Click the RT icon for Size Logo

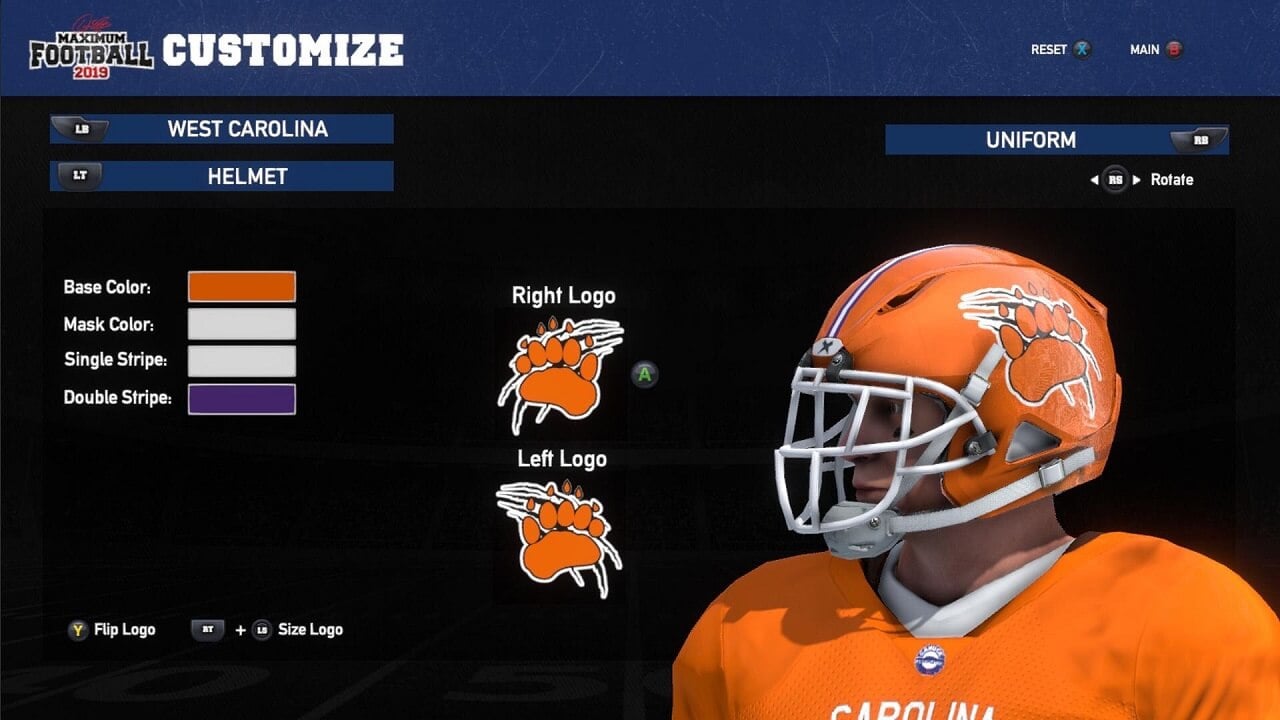tap(208, 629)
